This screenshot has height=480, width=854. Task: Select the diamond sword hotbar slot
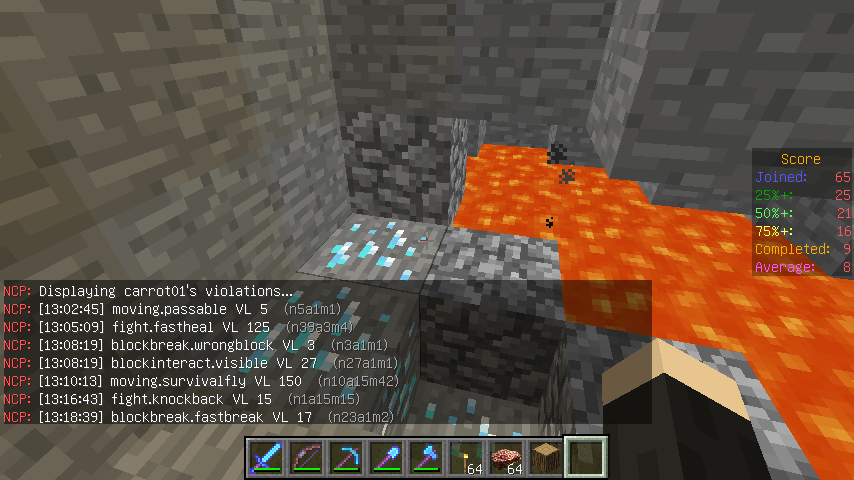pyautogui.click(x=265, y=458)
